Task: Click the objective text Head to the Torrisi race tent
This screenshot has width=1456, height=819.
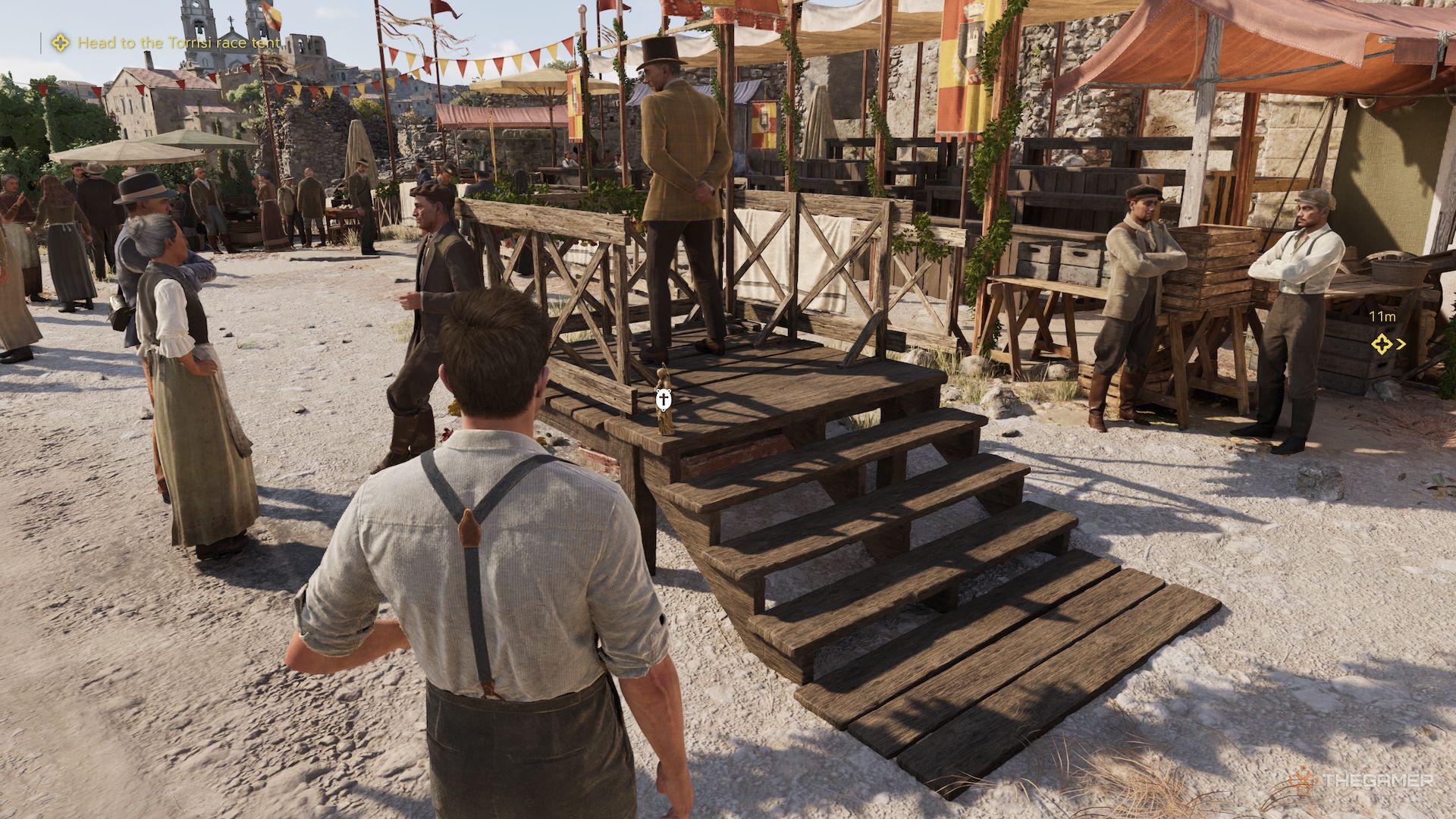Action: pyautogui.click(x=178, y=43)
